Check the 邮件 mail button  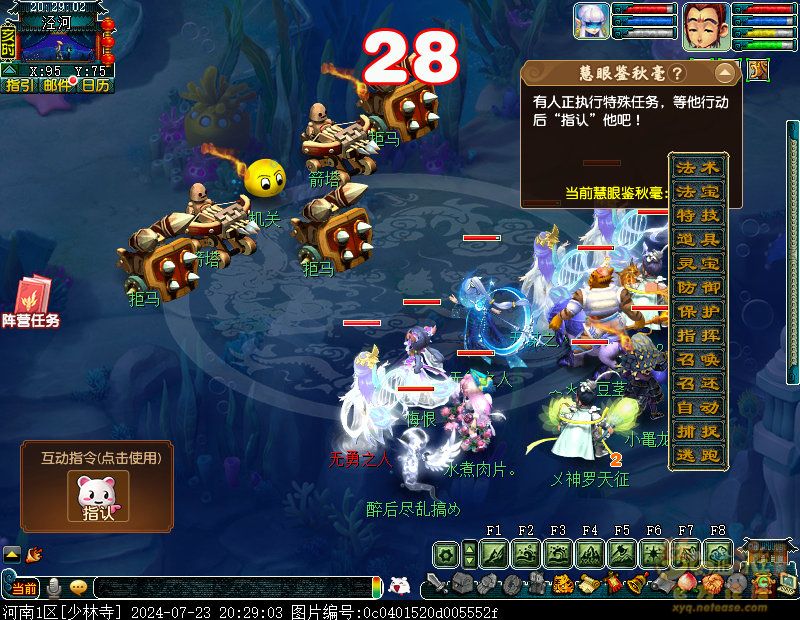coord(58,86)
